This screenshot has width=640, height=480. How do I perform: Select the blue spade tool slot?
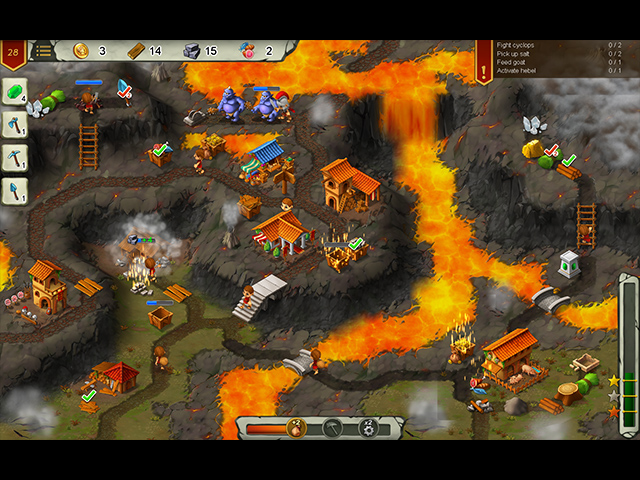(x=15, y=190)
